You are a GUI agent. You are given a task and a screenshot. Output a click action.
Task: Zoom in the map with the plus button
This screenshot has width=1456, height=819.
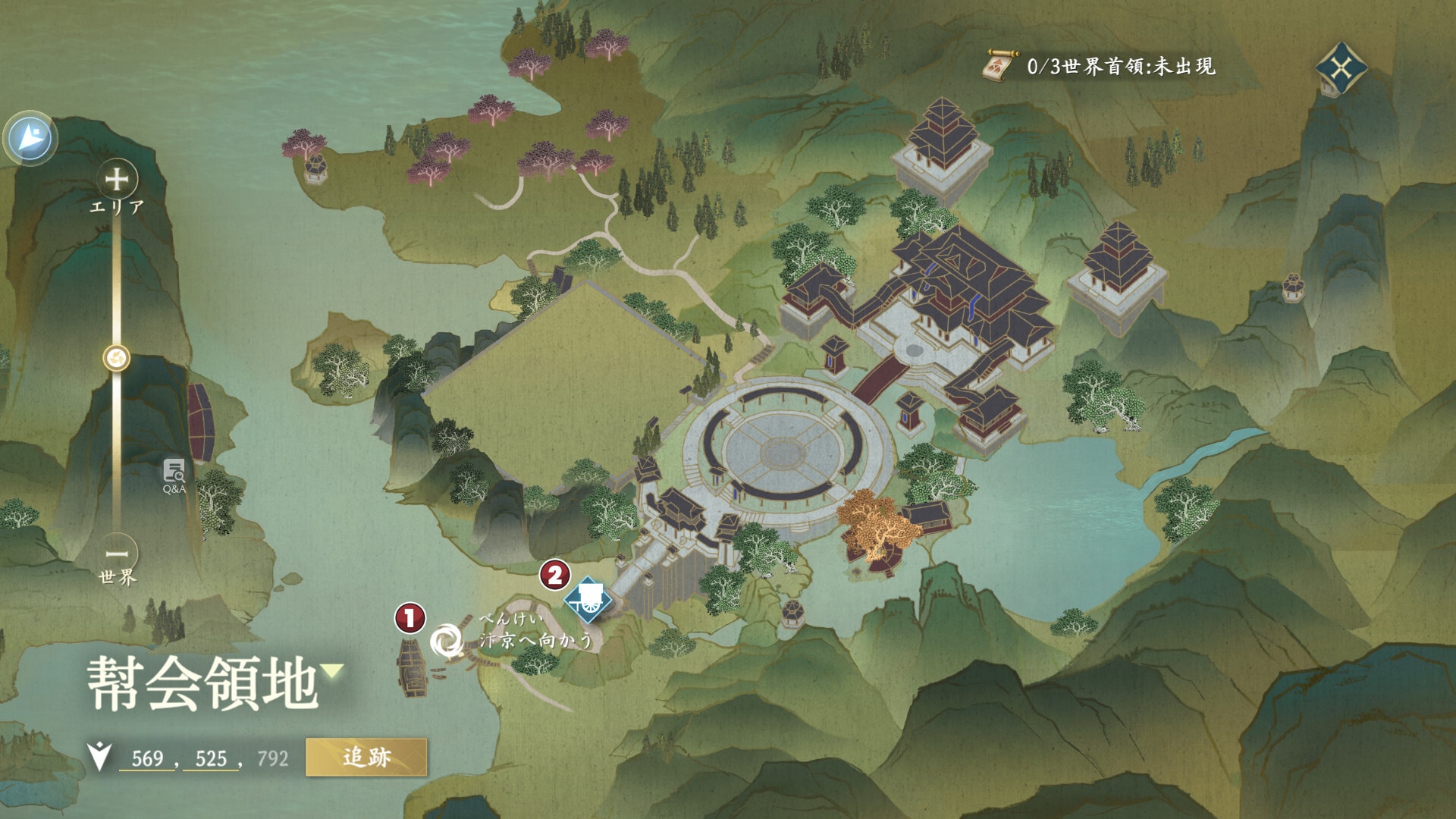point(117,180)
